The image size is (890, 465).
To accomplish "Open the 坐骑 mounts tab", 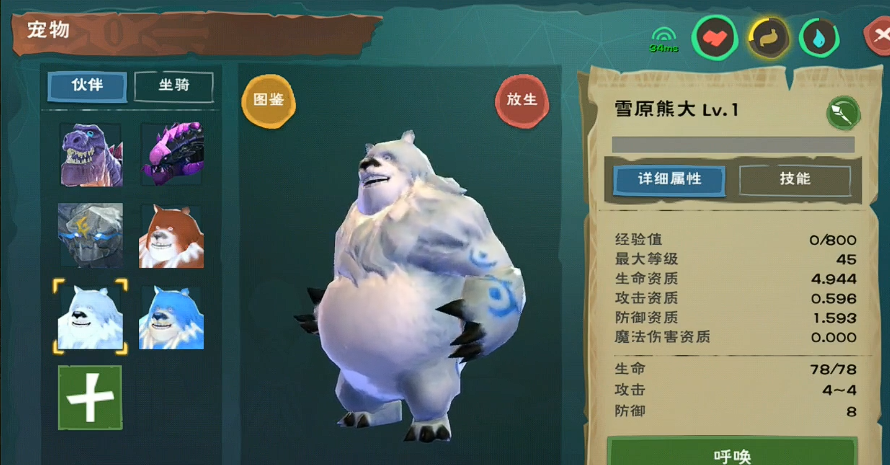I will point(173,86).
